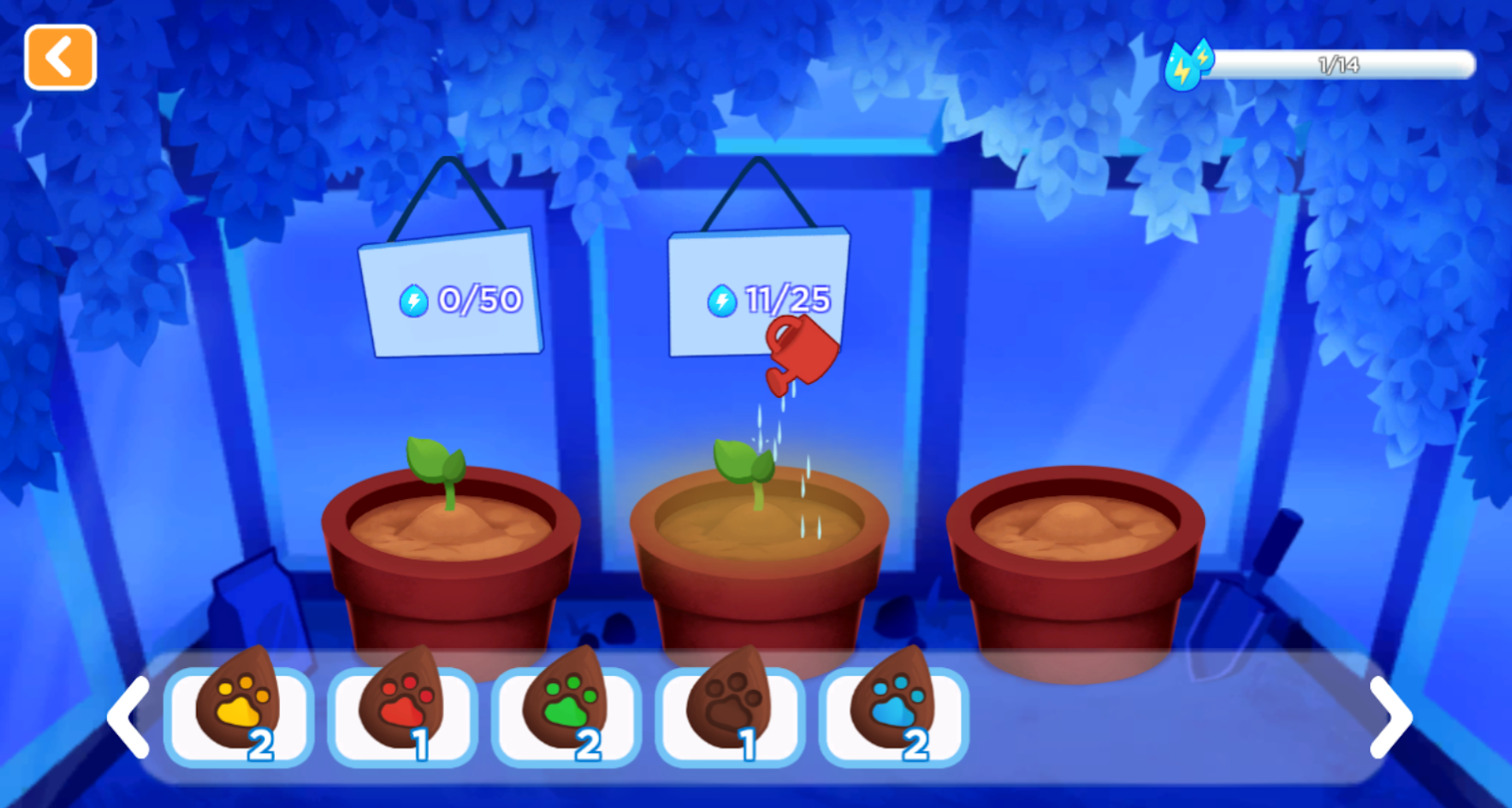Tap the seed counter showing 2

[262, 743]
